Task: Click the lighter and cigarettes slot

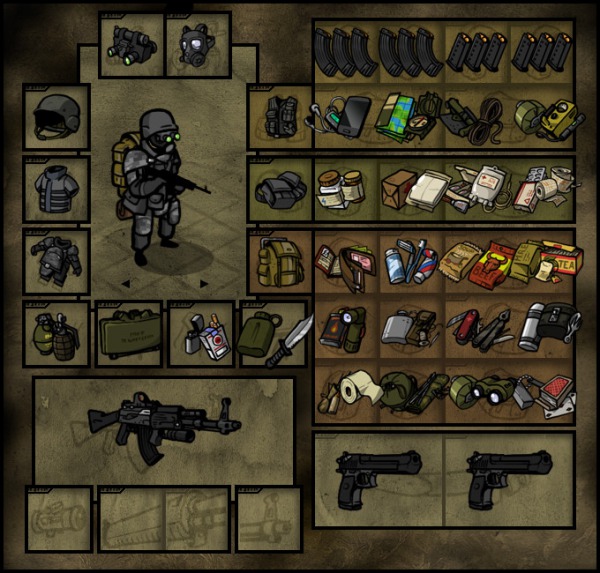Action: [200, 334]
